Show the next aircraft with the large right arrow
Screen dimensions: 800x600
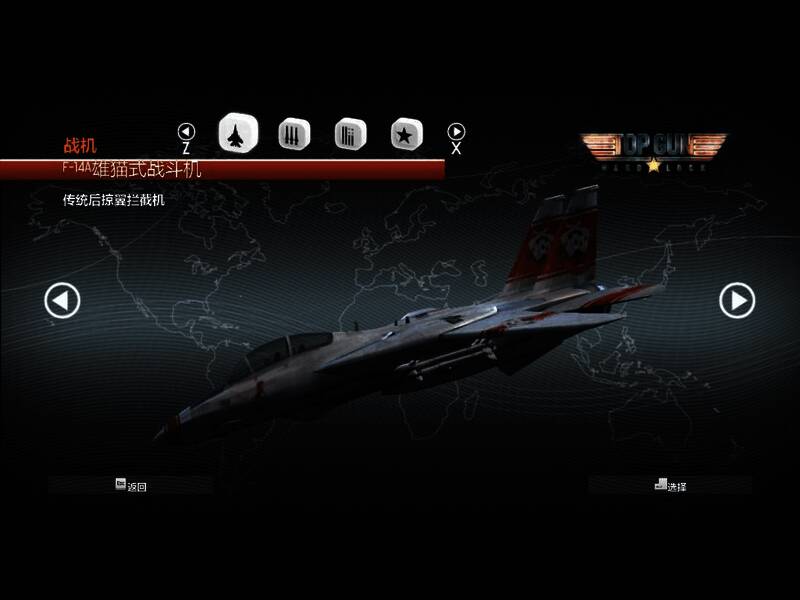[x=738, y=300]
